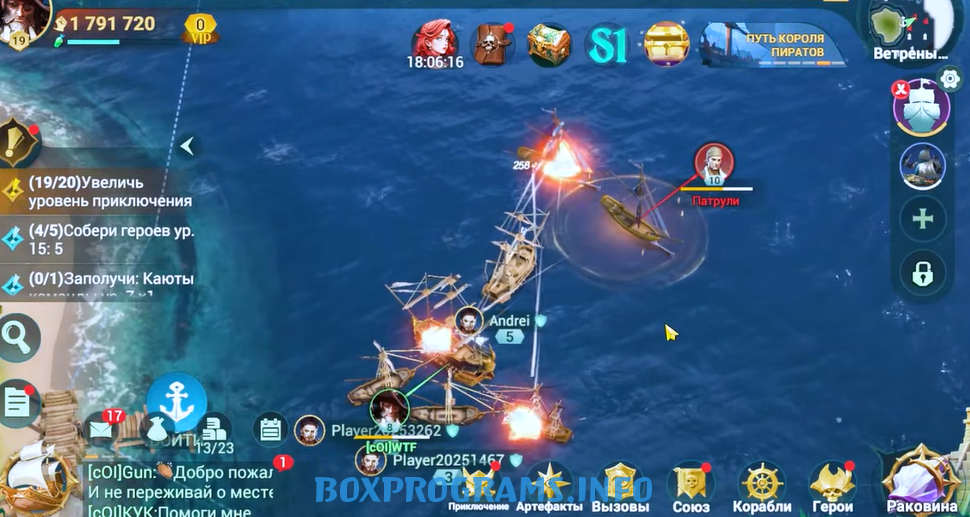This screenshot has height=517, width=970.
Task: Open the Союз (Alliance) menu
Action: click(691, 485)
